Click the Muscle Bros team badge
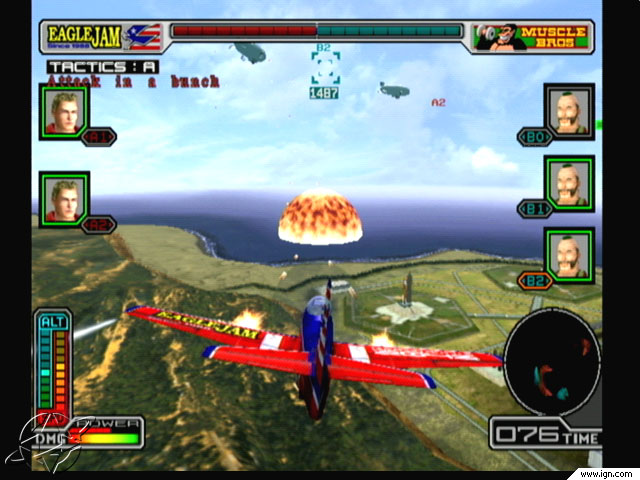Viewport: 640px width, 480px height. 535,37
